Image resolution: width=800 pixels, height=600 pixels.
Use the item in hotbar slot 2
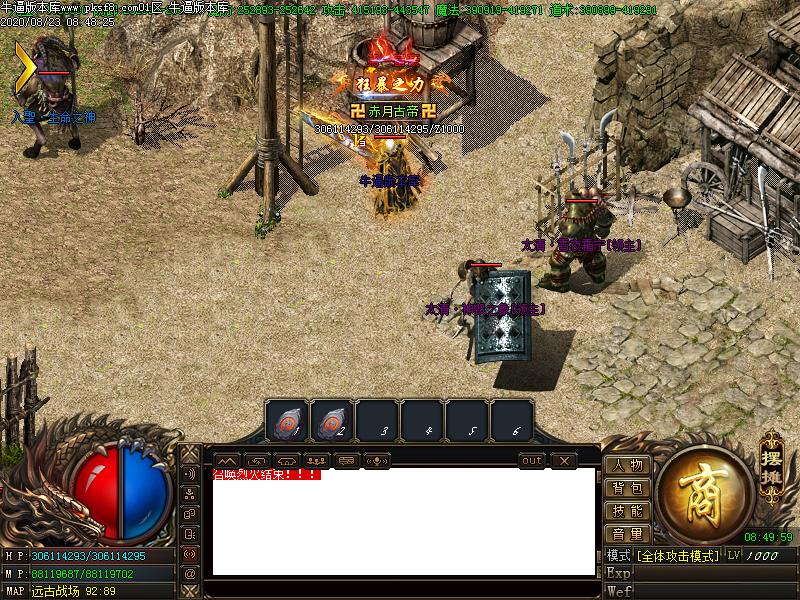(331, 421)
